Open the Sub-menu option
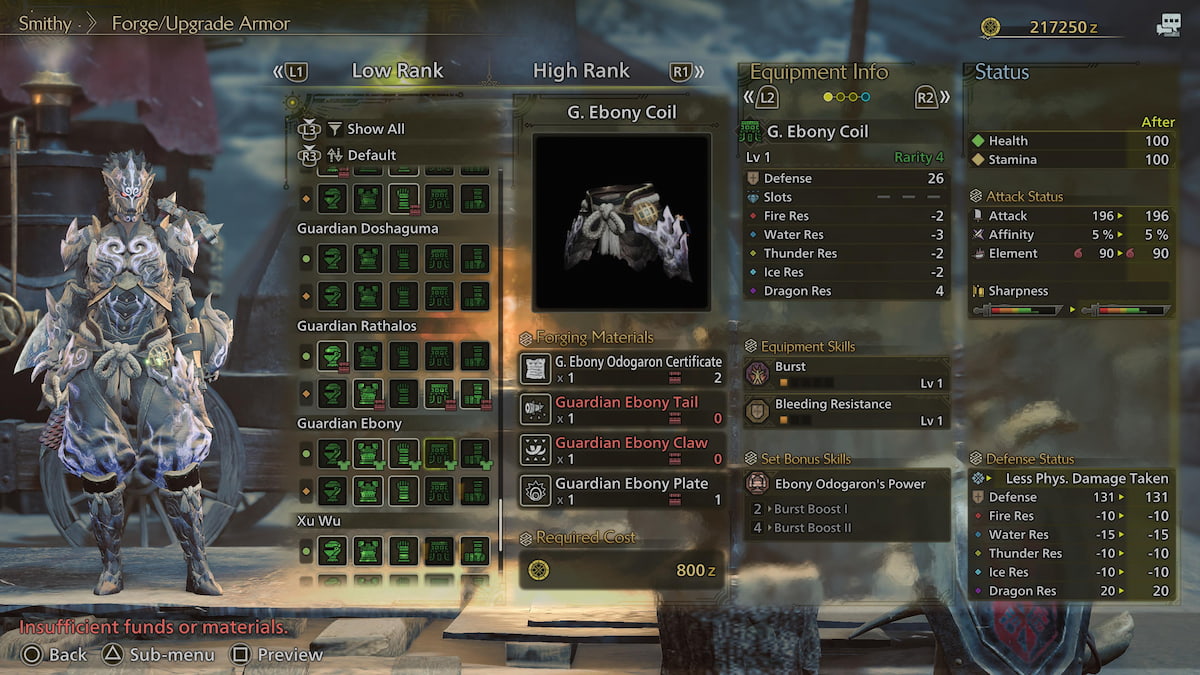The width and height of the screenshot is (1200, 675). (160, 655)
